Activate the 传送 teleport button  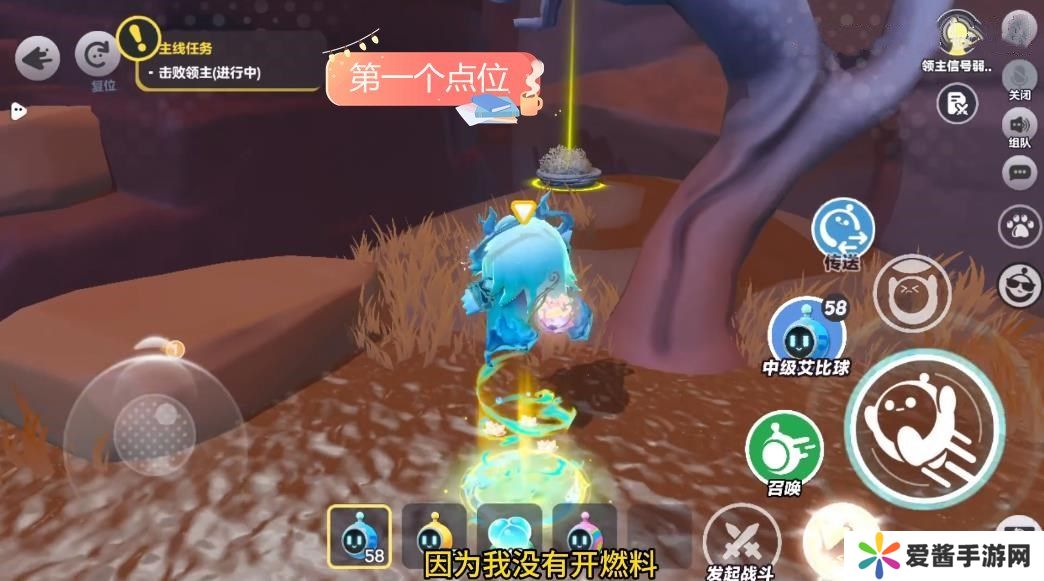point(842,229)
